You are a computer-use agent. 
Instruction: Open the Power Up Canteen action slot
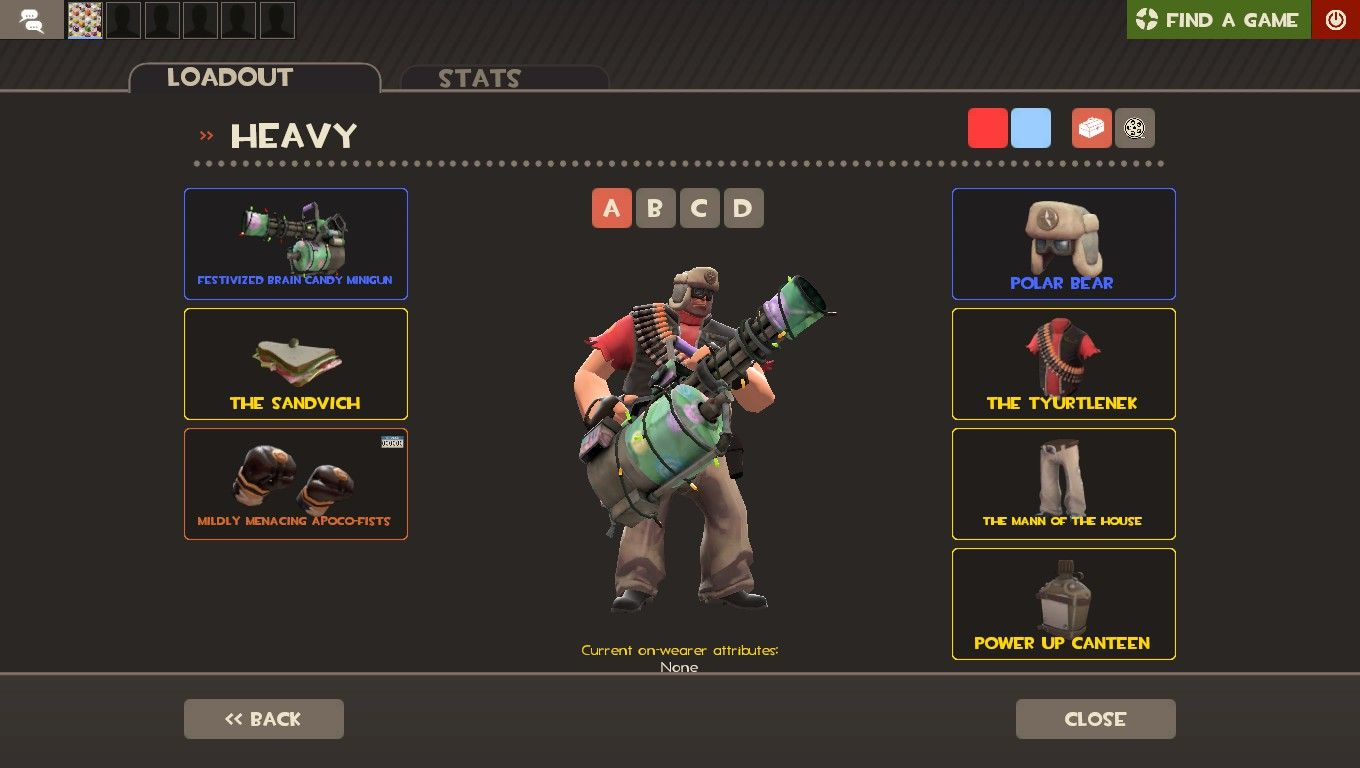tap(1063, 604)
